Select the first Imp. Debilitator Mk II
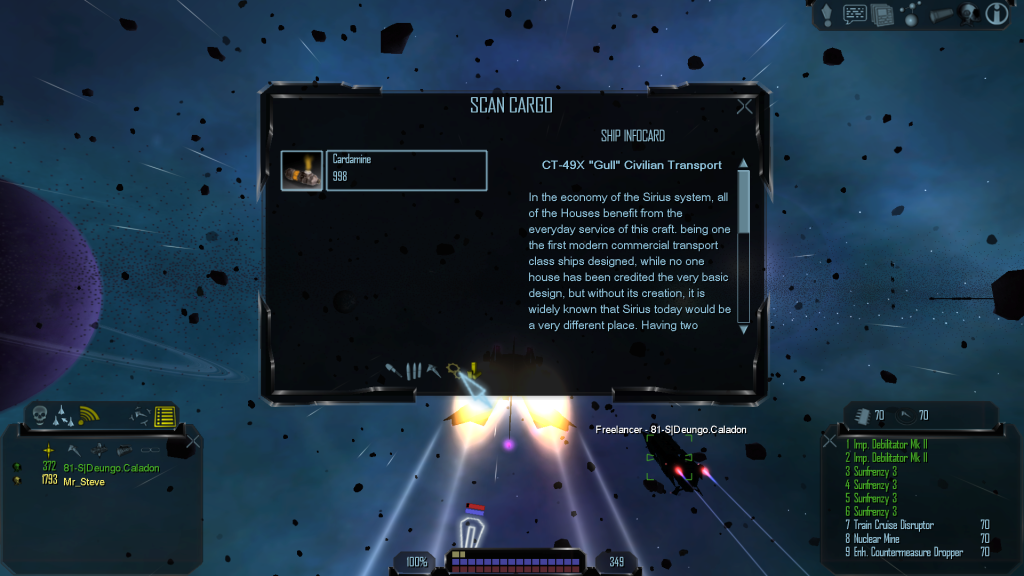1024x576 pixels. [x=888, y=444]
